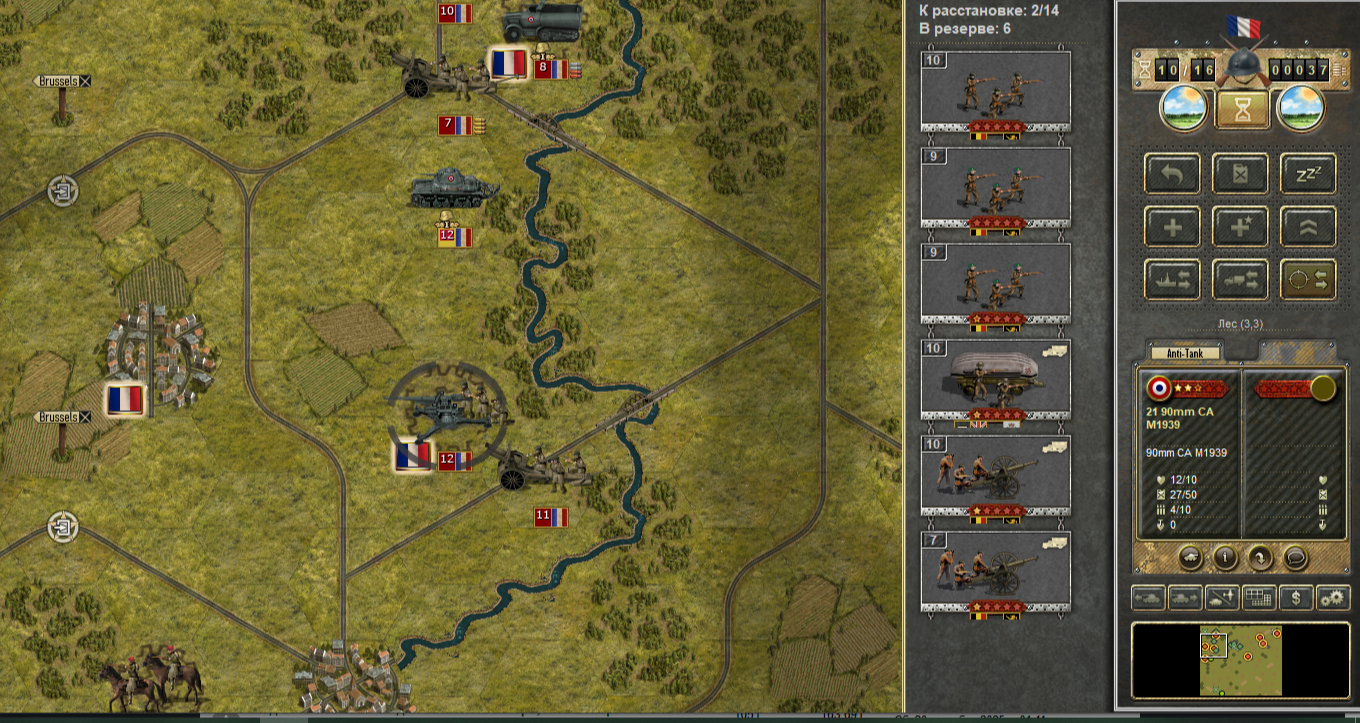Click the minimap to move the view
The width and height of the screenshot is (1360, 723).
1240,660
